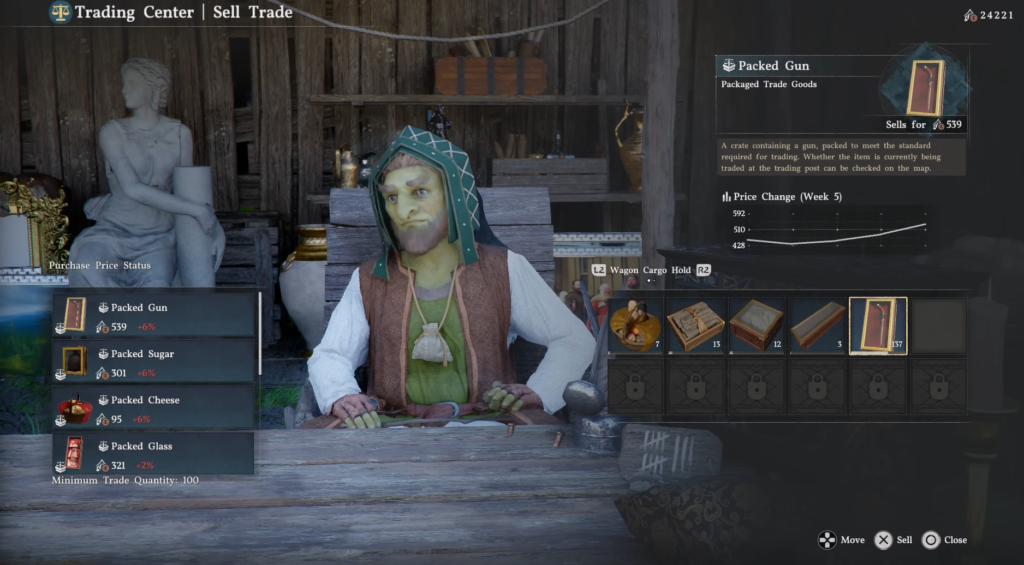This screenshot has height=565, width=1024.
Task: Open the Wagon Cargo Hold tab
Action: click(x=651, y=270)
